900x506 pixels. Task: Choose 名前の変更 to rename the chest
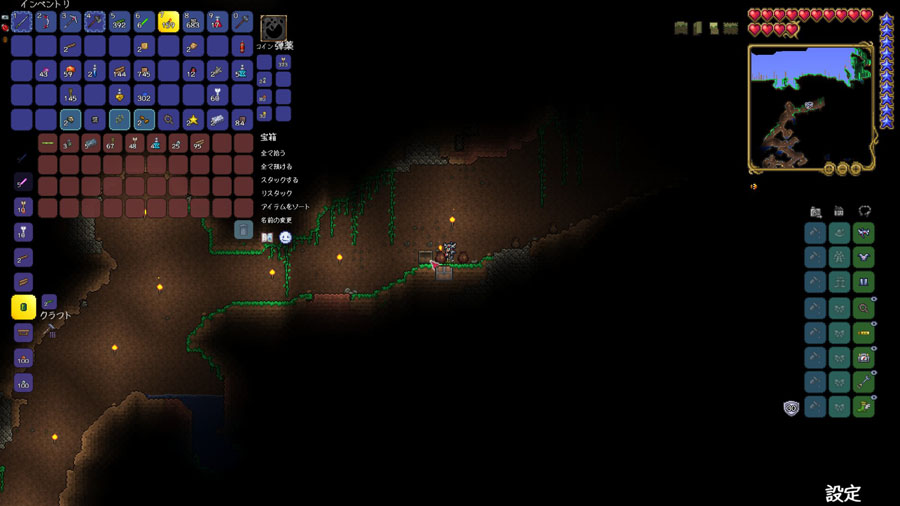[277, 219]
